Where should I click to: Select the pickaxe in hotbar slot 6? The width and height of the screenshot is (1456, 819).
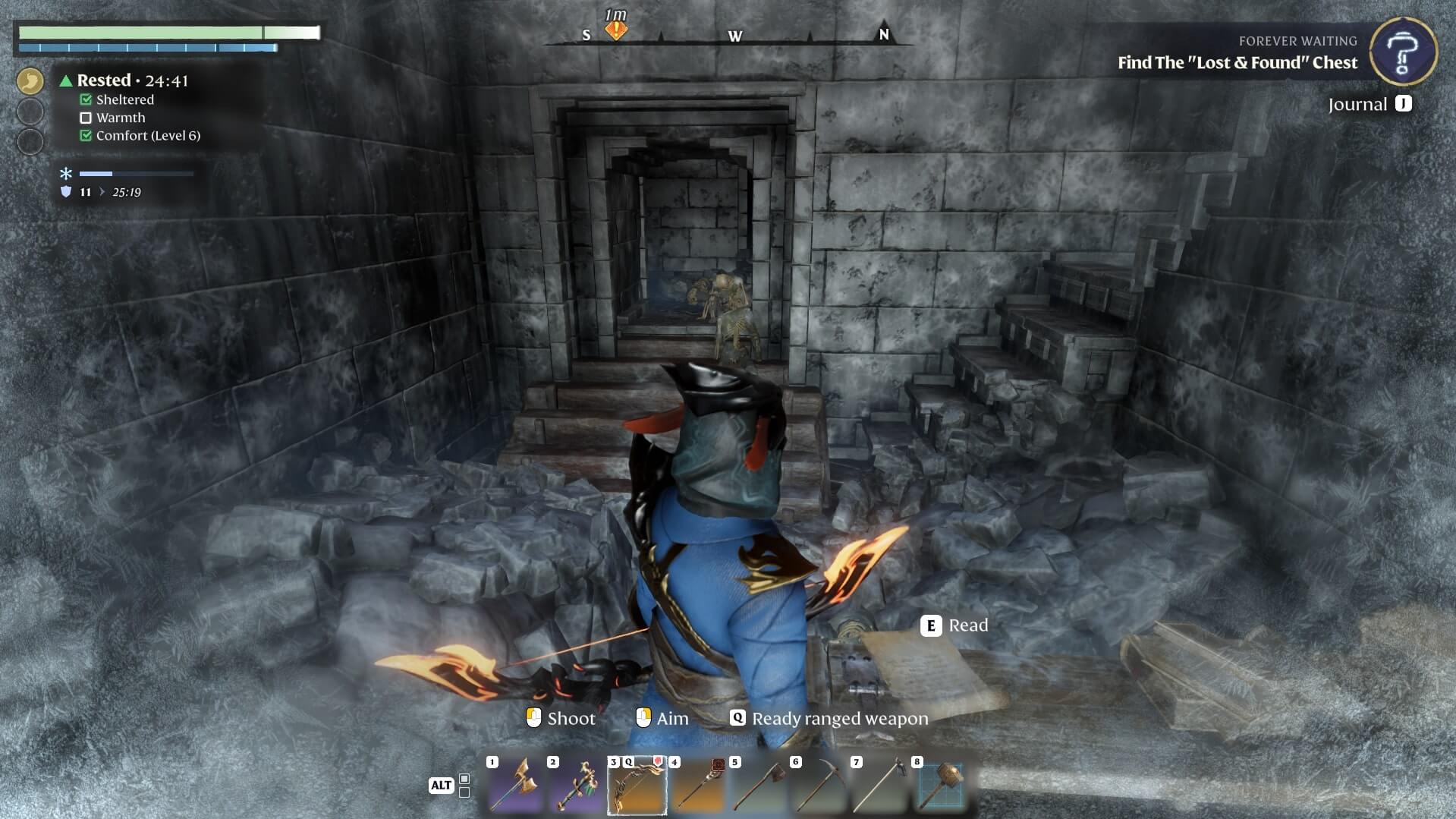(819, 785)
